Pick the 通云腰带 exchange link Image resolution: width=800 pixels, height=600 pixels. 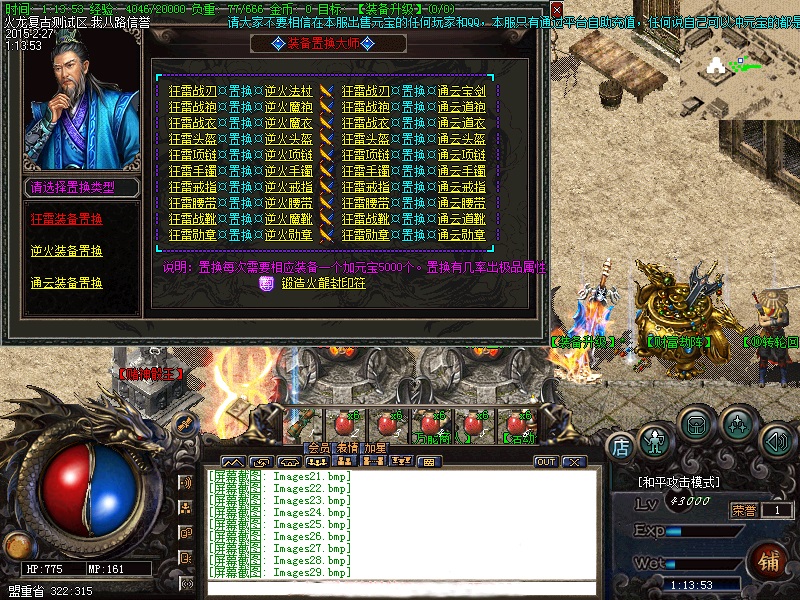(x=461, y=203)
